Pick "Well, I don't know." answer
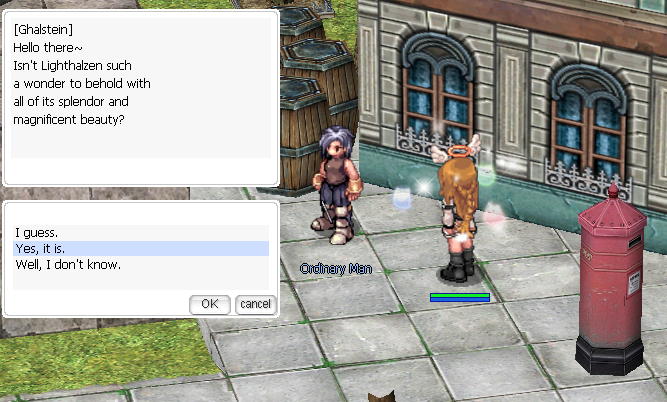This screenshot has width=667, height=402. pyautogui.click(x=68, y=264)
